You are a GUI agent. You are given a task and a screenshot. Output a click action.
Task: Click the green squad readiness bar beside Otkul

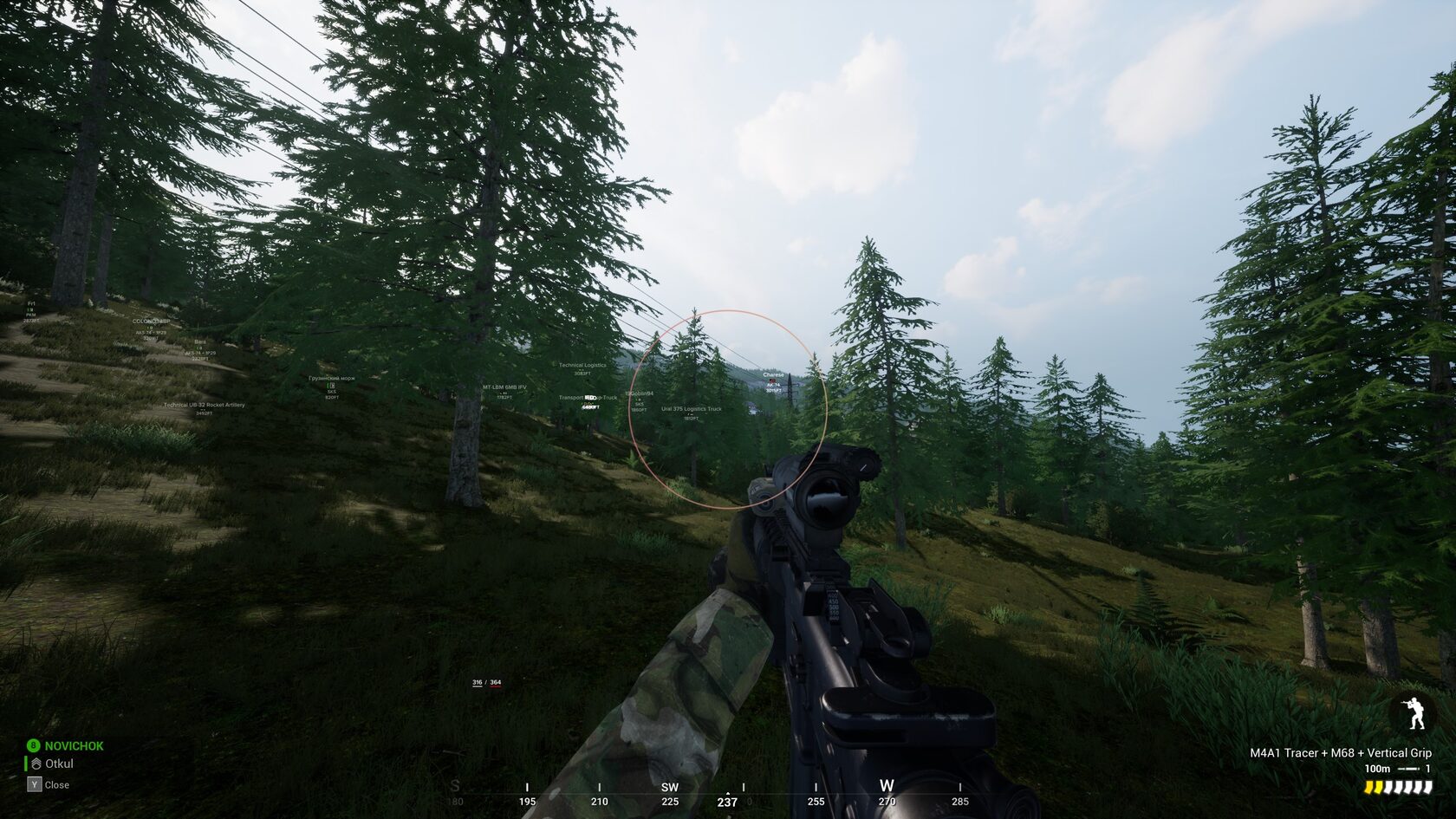(x=26, y=764)
